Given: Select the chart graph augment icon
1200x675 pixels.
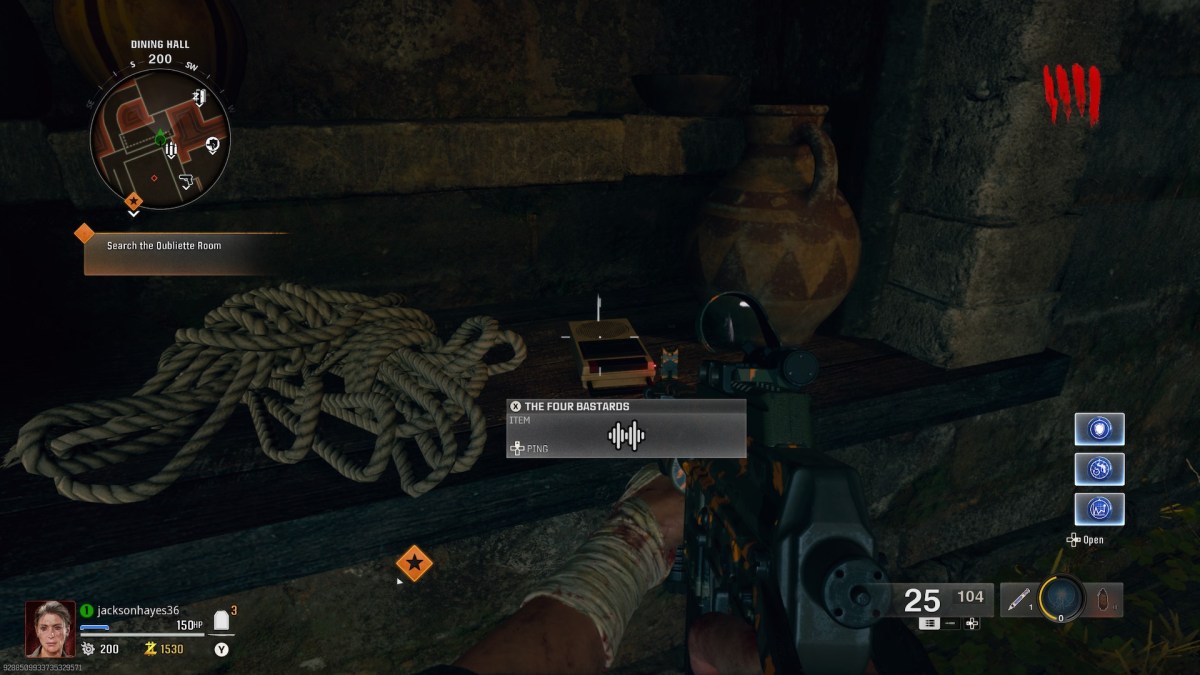Looking at the screenshot, I should tap(1099, 509).
